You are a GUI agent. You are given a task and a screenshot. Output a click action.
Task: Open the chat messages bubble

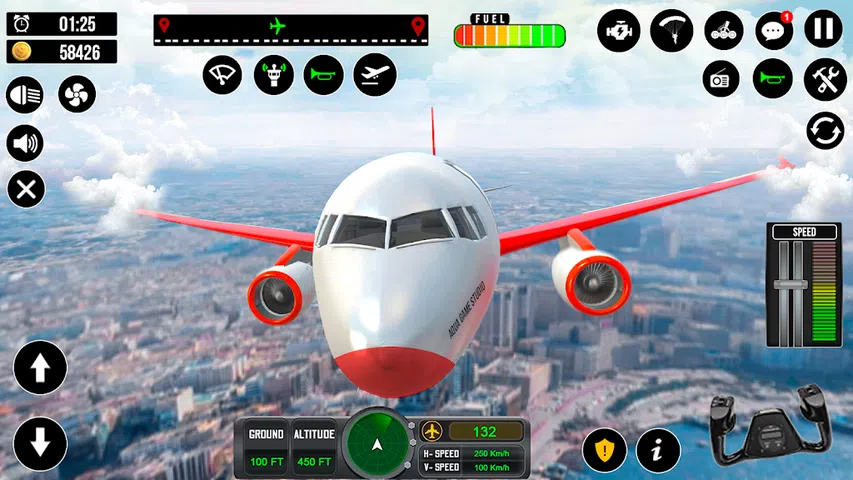(x=773, y=31)
